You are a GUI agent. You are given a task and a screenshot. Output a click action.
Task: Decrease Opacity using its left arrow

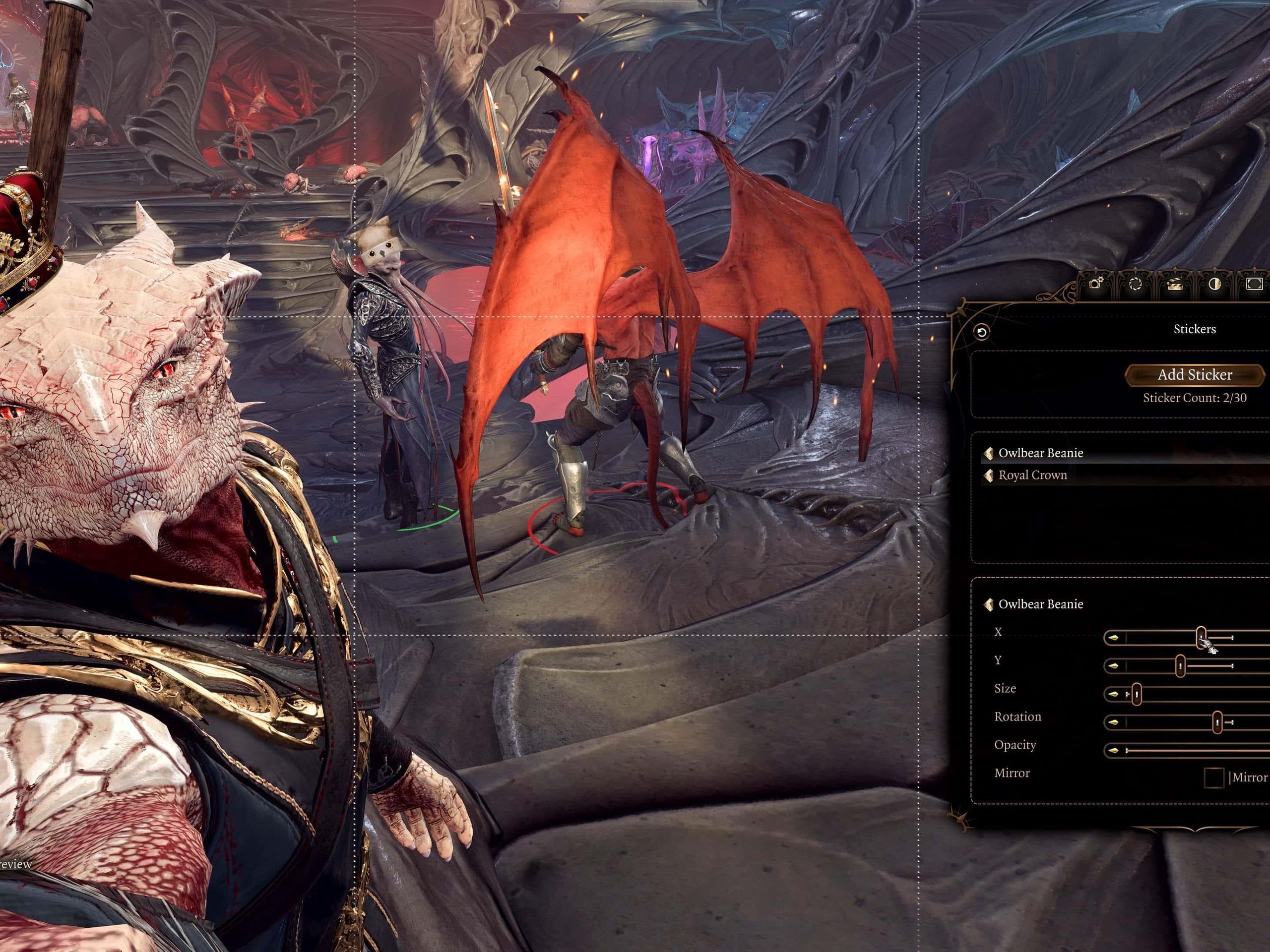[x=1113, y=751]
